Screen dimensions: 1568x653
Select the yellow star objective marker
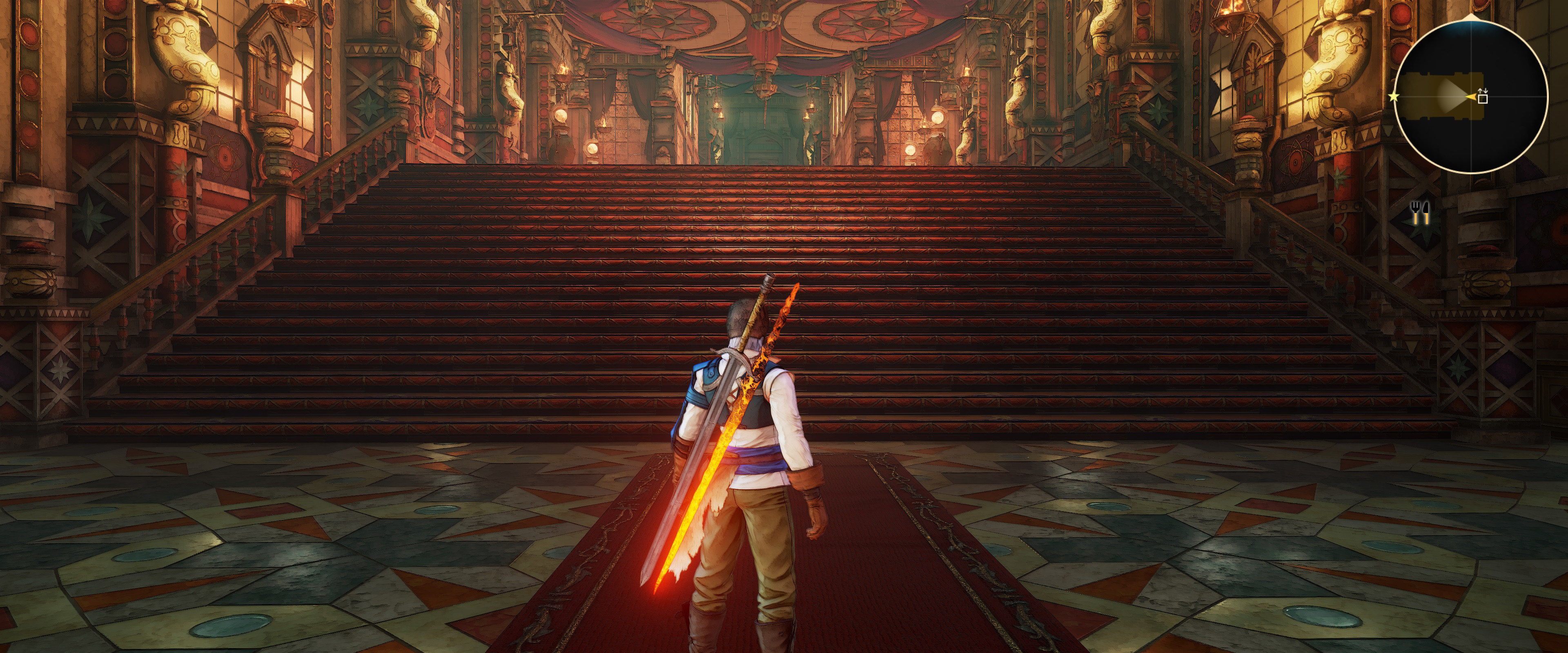pyautogui.click(x=1394, y=97)
